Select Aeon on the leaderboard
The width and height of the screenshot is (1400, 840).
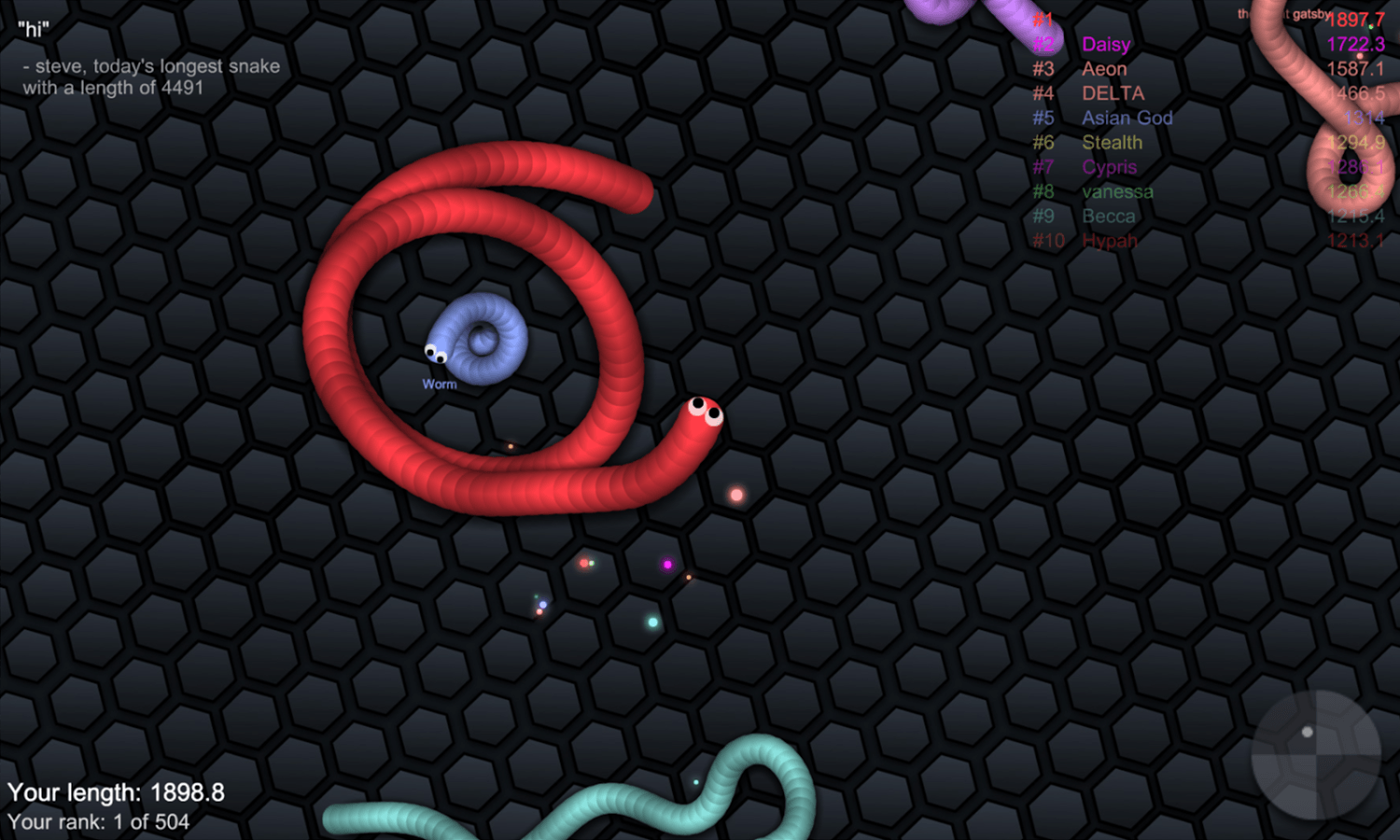tap(1104, 69)
